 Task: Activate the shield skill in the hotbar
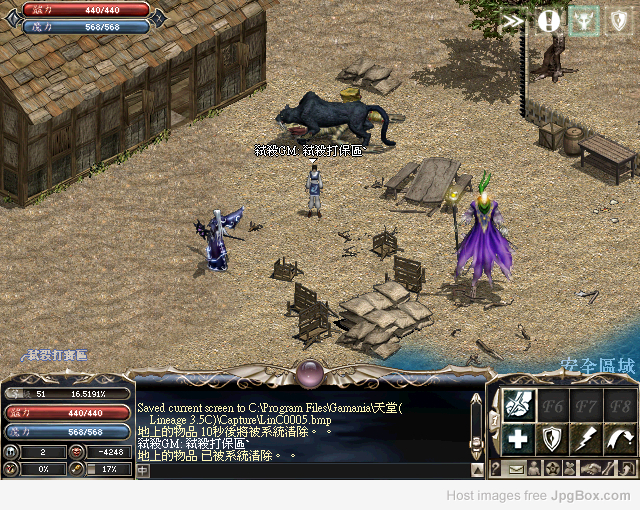[551, 438]
